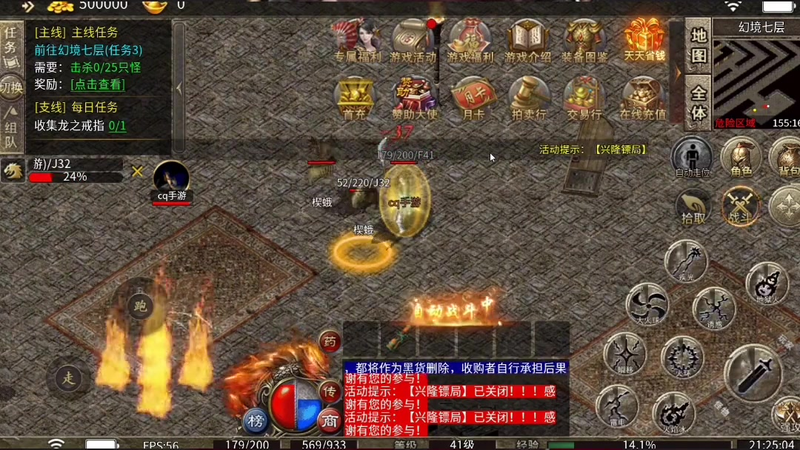The image size is (800, 450).
Task: Open the 游戏福利 rewards bag
Action: pyautogui.click(x=469, y=40)
